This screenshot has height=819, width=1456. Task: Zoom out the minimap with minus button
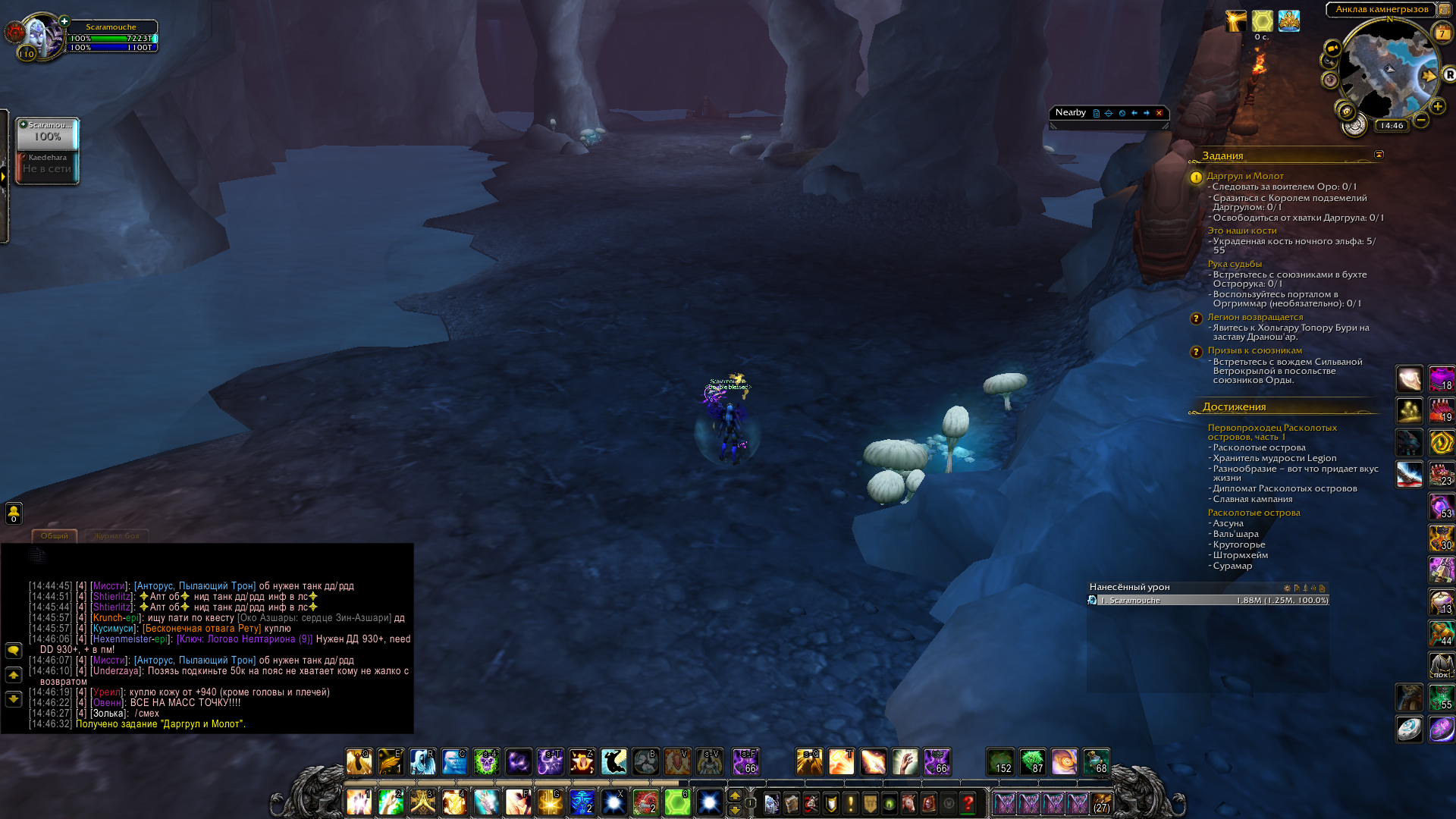1421,120
